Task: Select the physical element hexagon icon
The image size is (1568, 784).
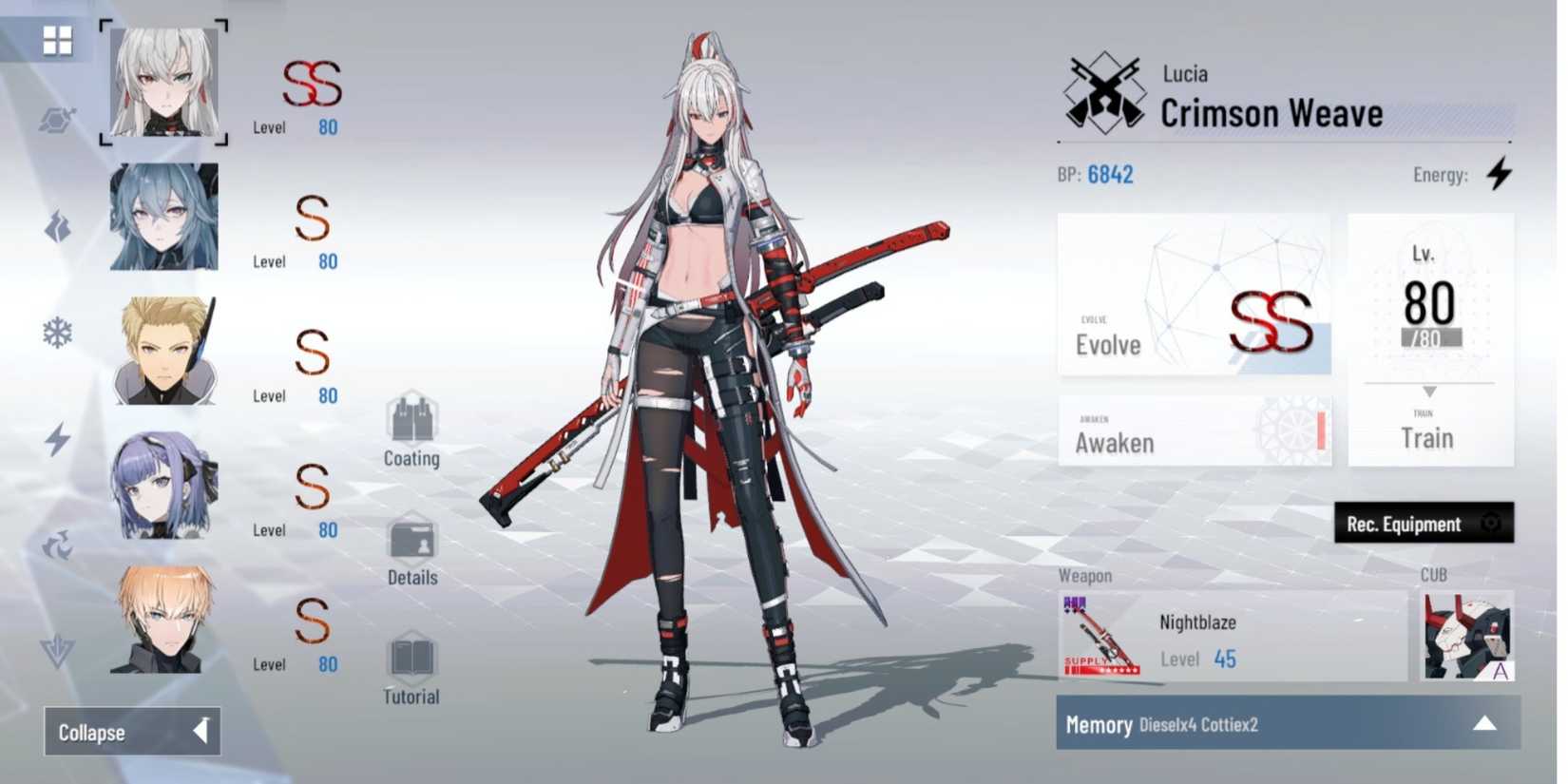Action: tap(55, 119)
